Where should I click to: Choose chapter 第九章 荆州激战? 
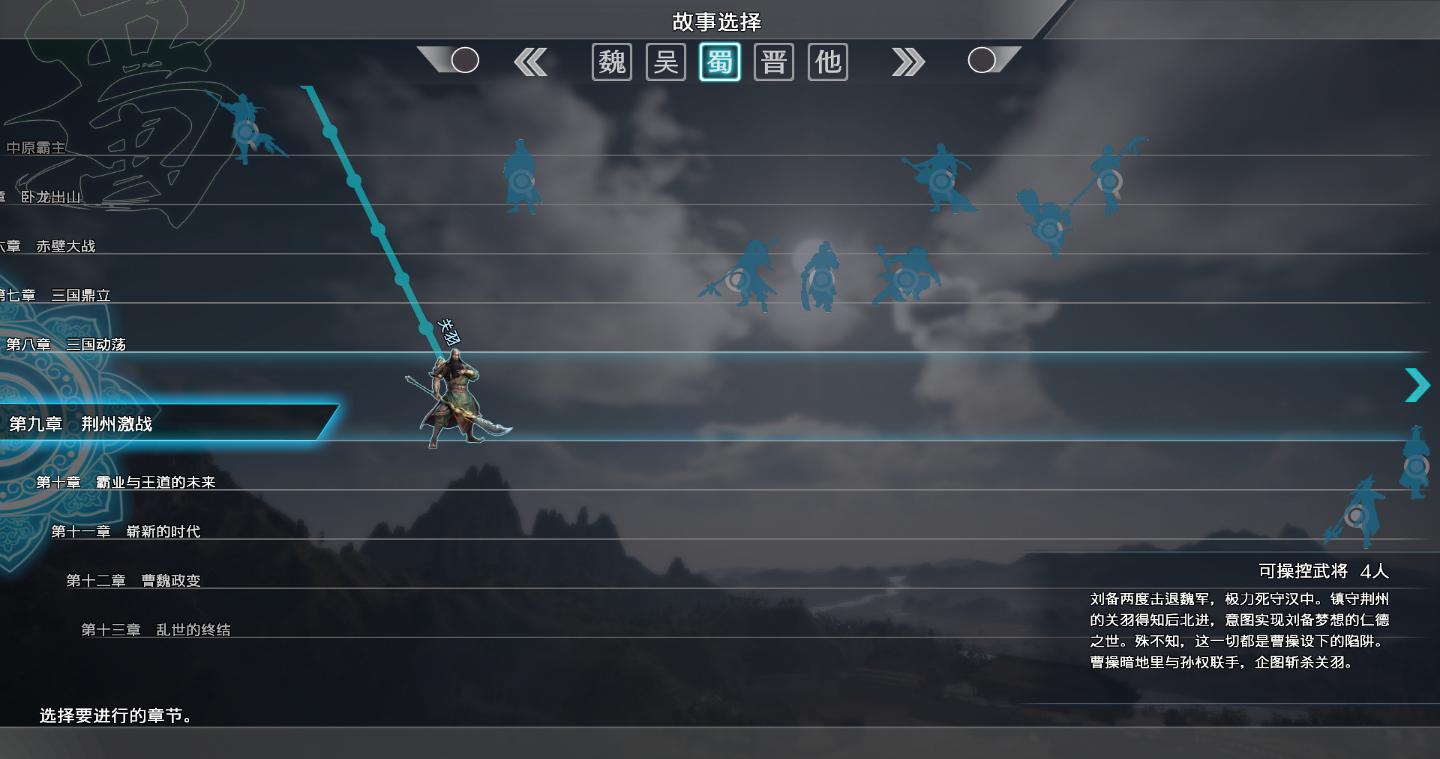(x=81, y=424)
